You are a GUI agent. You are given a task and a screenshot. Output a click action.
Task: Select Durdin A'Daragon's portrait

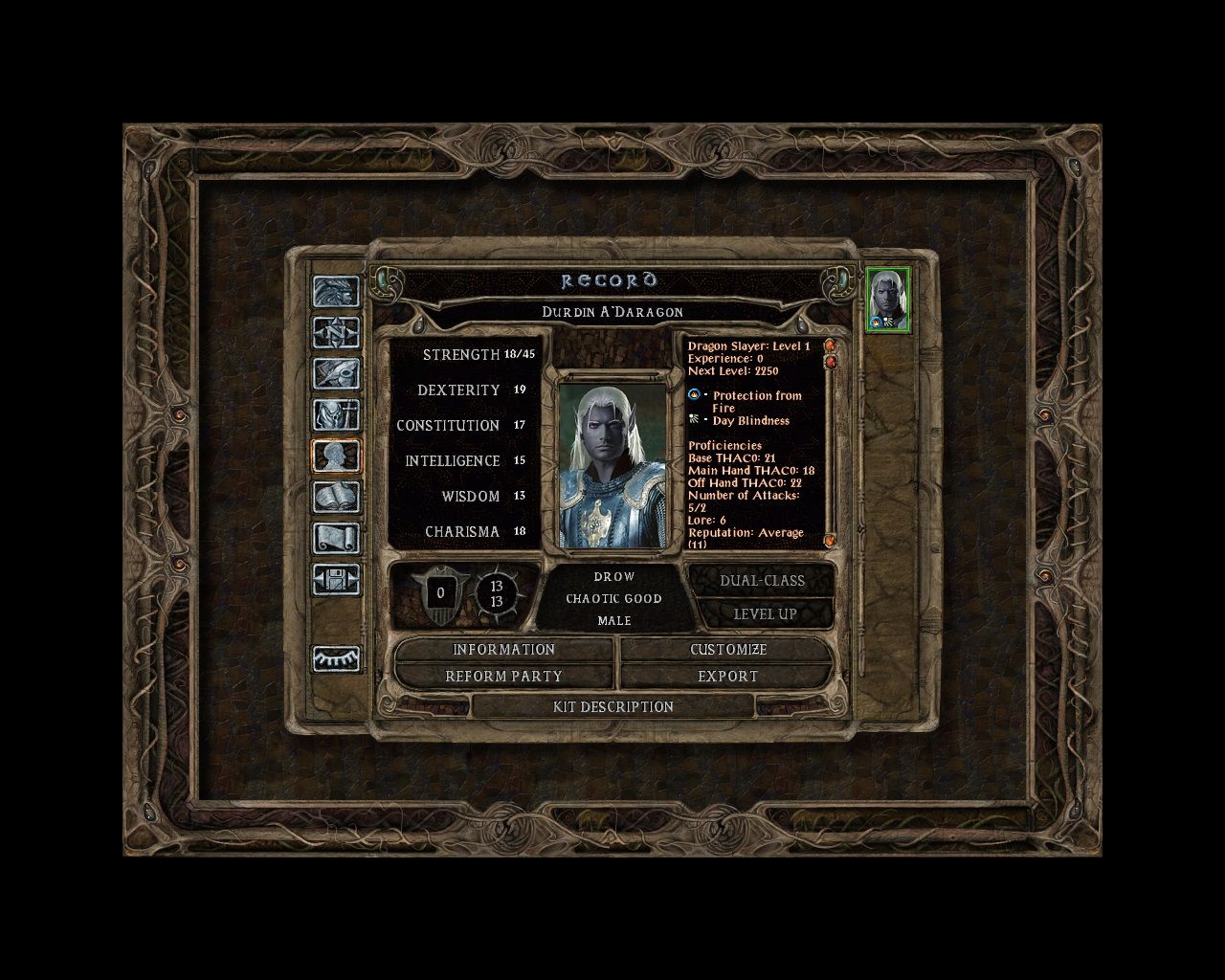[x=886, y=301]
